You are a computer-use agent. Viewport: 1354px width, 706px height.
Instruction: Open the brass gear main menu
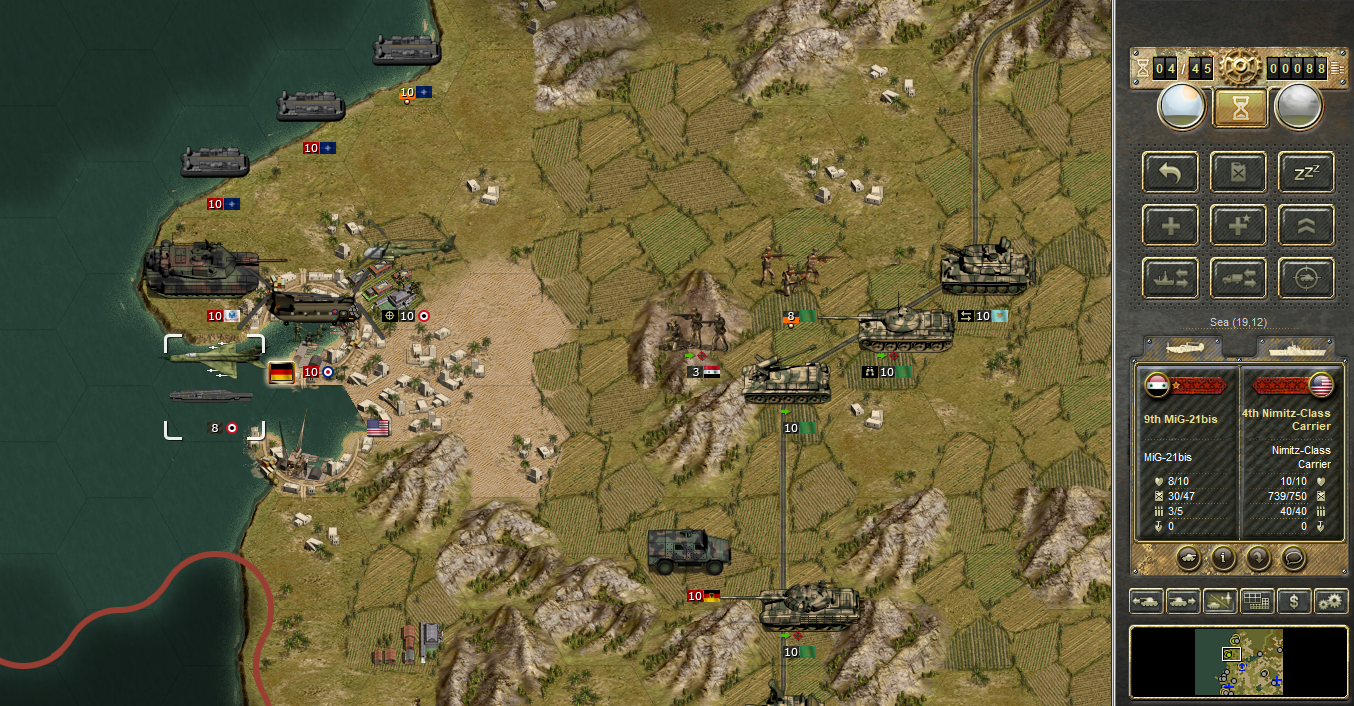pyautogui.click(x=1237, y=67)
